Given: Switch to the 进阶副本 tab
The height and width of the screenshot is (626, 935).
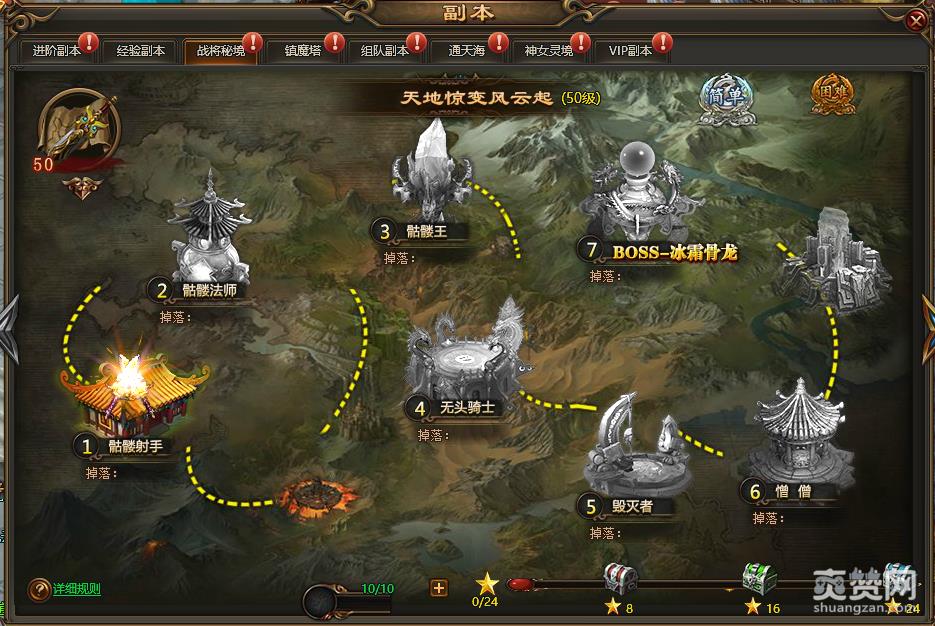Looking at the screenshot, I should pyautogui.click(x=54, y=50).
